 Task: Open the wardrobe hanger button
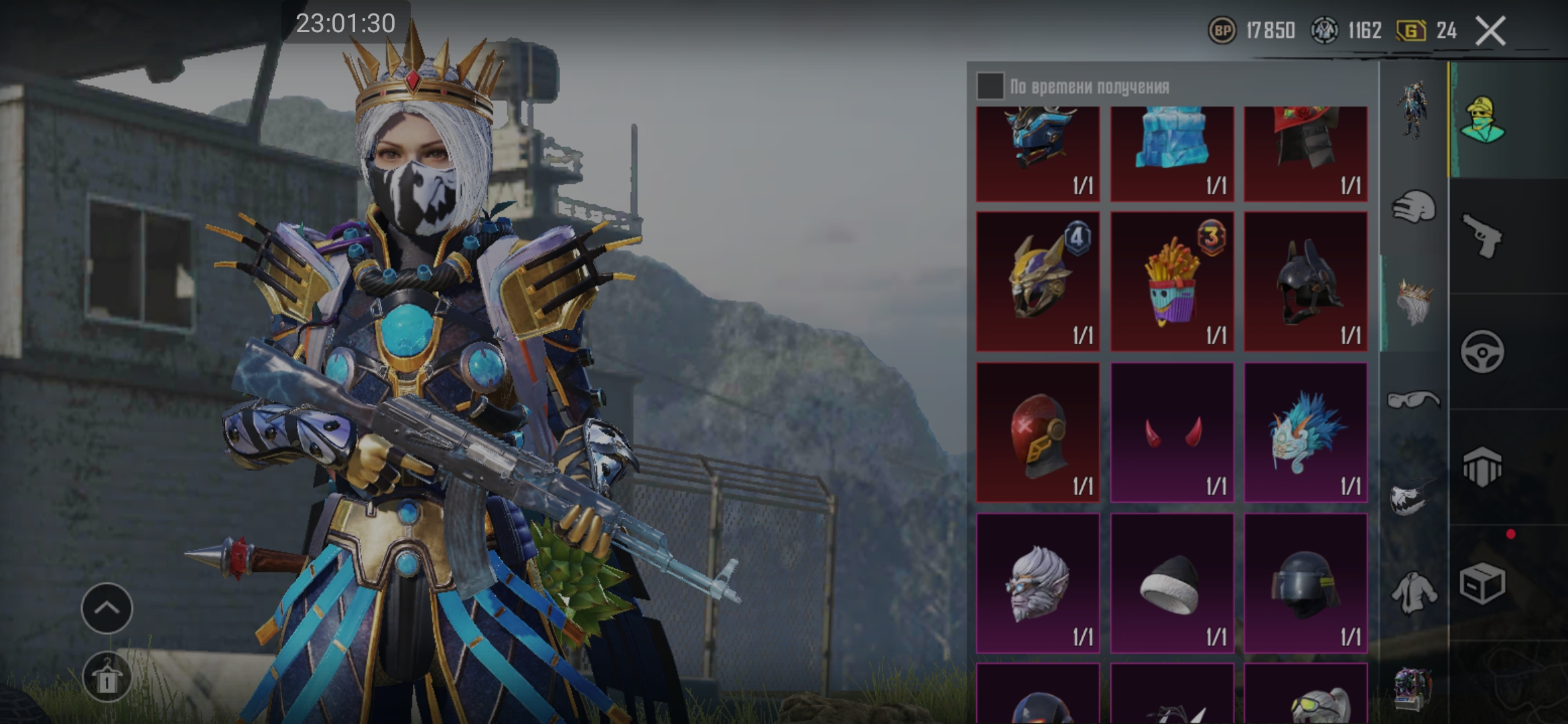pyautogui.click(x=107, y=677)
